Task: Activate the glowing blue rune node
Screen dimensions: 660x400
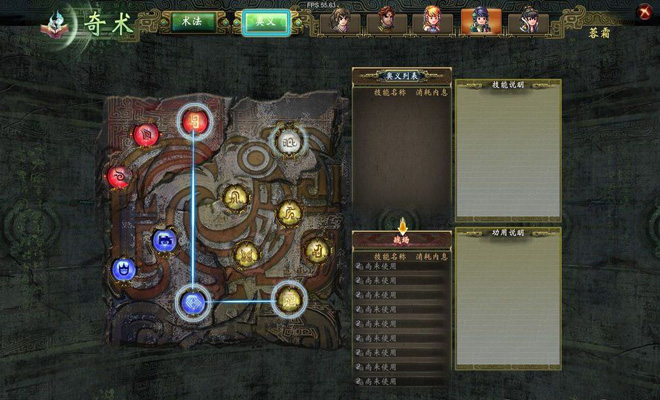Action: (193, 300)
